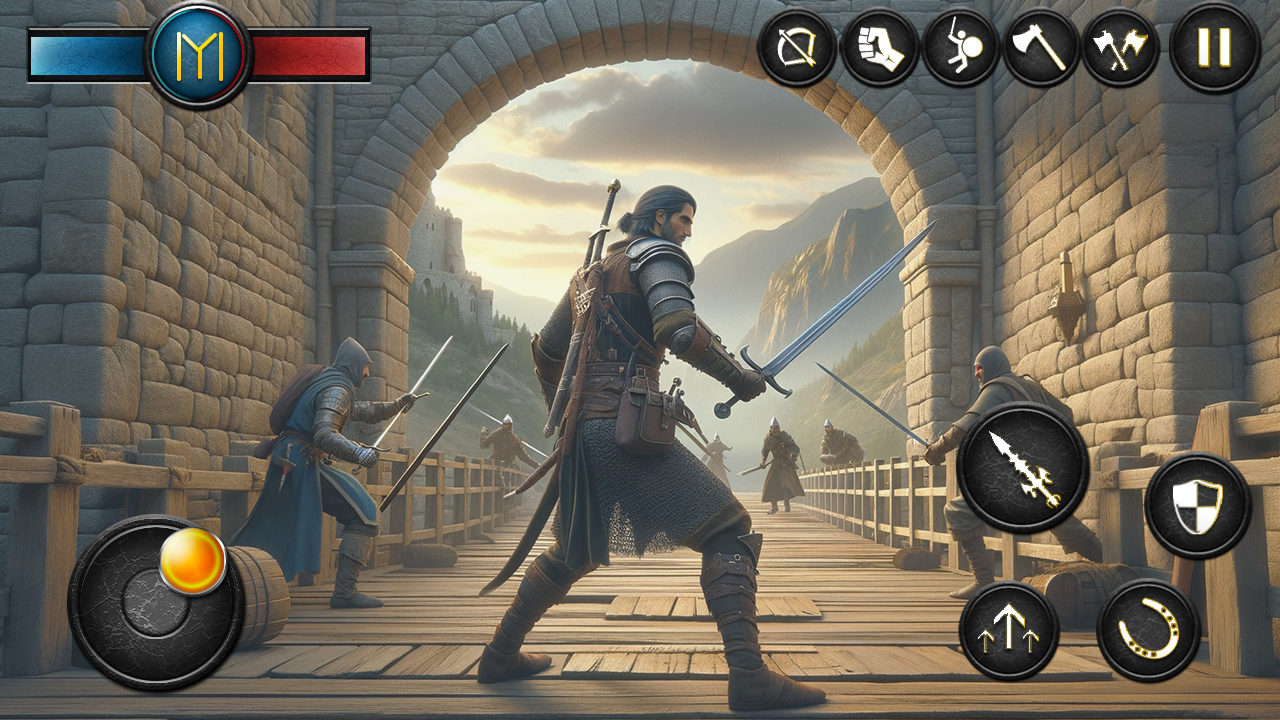Click the red enemy power bar segment
The height and width of the screenshot is (720, 1280).
[310, 49]
